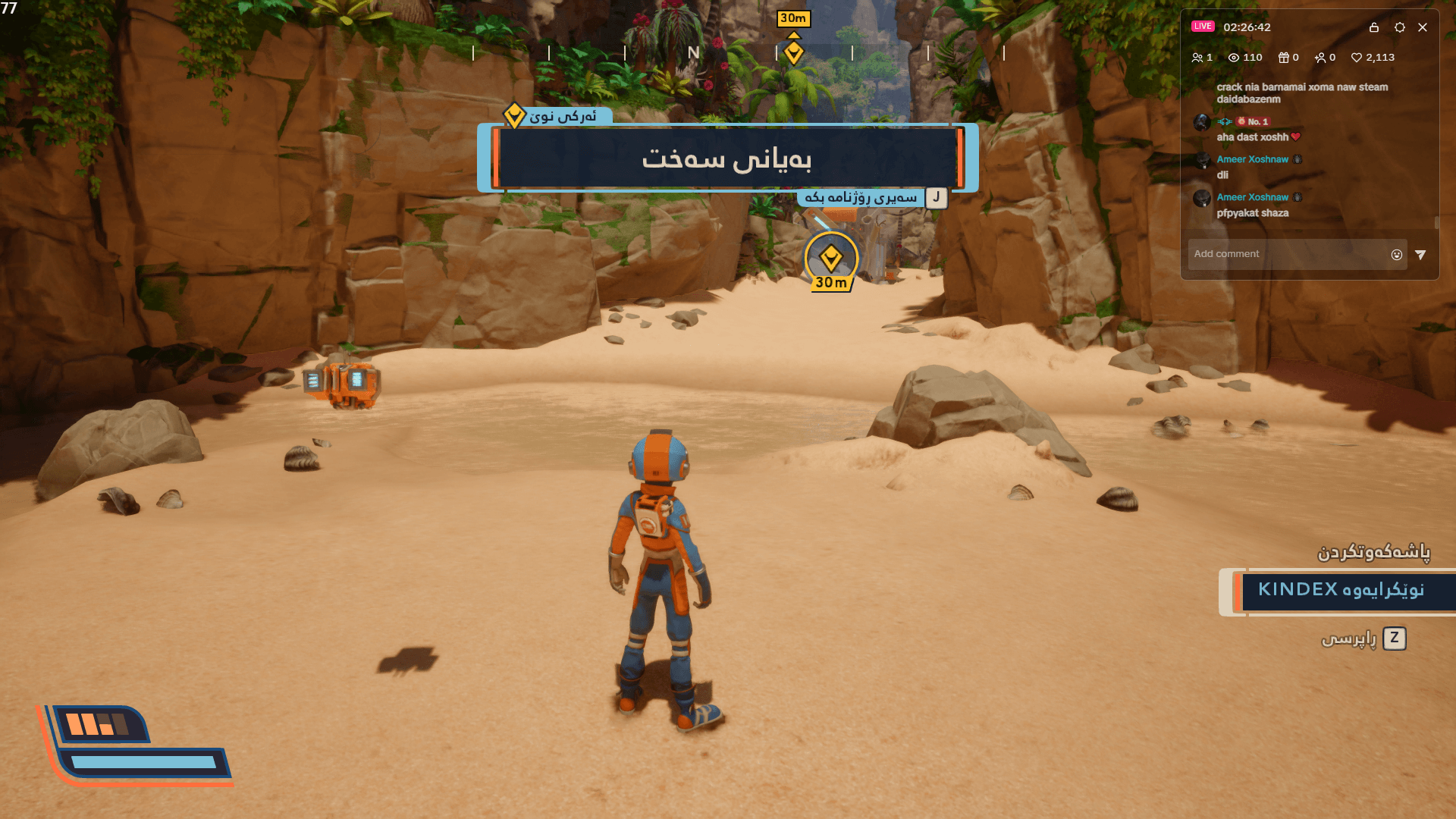Click the viewer count eye icon
The width and height of the screenshot is (1456, 819).
pos(1232,57)
